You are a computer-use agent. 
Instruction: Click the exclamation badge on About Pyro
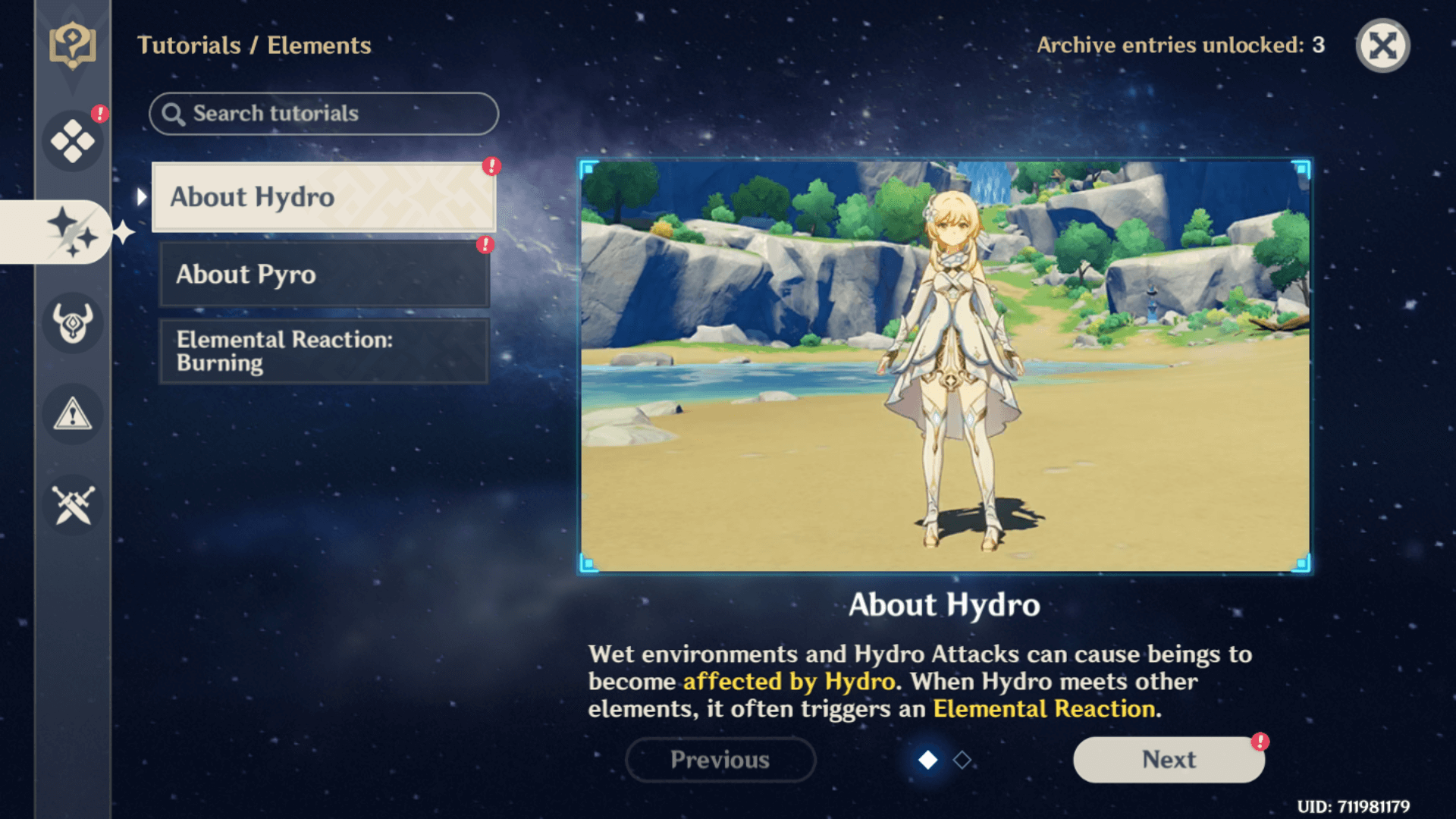(x=484, y=246)
